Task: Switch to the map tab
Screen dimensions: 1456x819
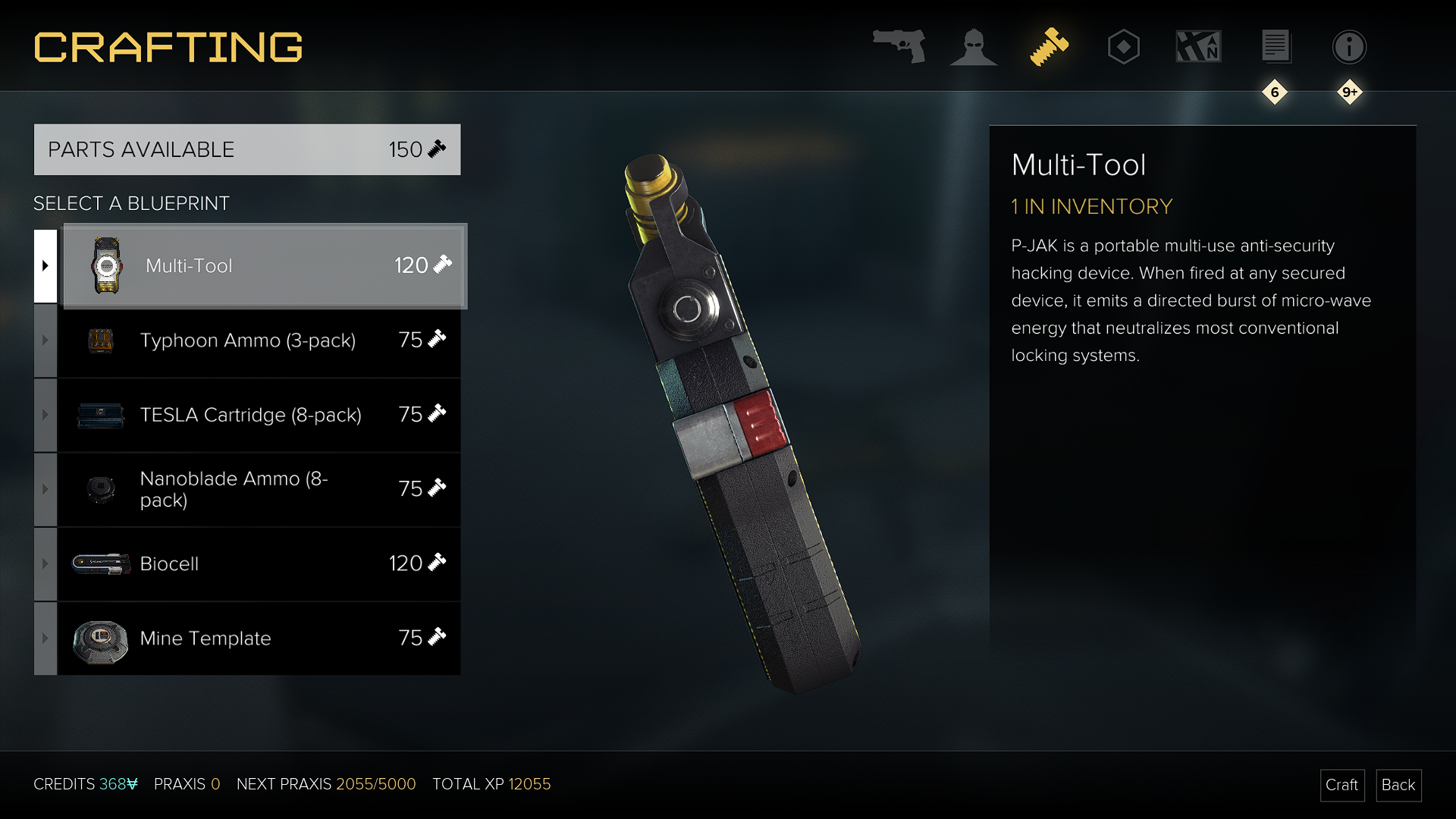Action: (x=1198, y=47)
